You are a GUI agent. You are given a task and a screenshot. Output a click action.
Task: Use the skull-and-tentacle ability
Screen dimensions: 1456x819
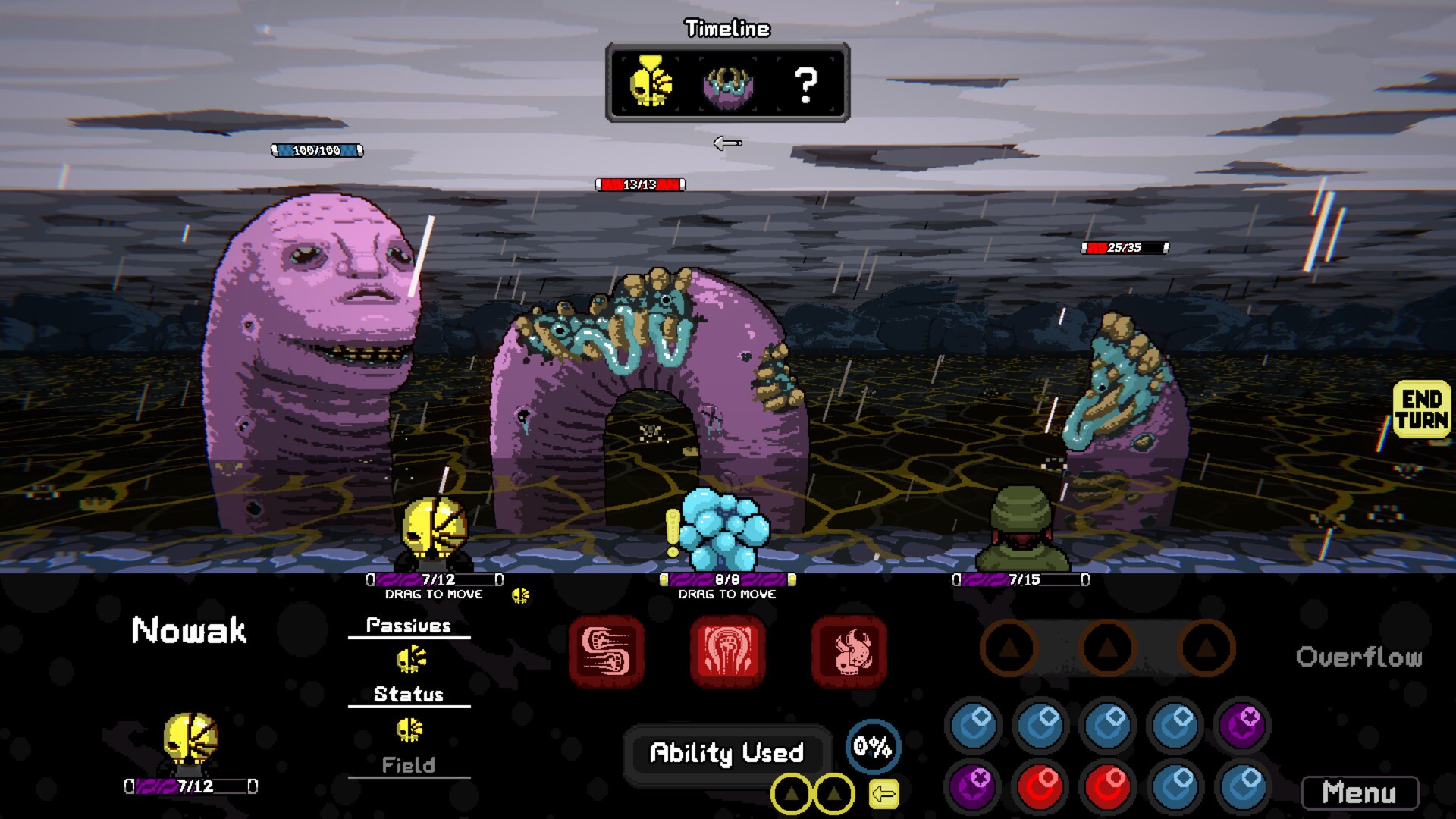(x=849, y=652)
